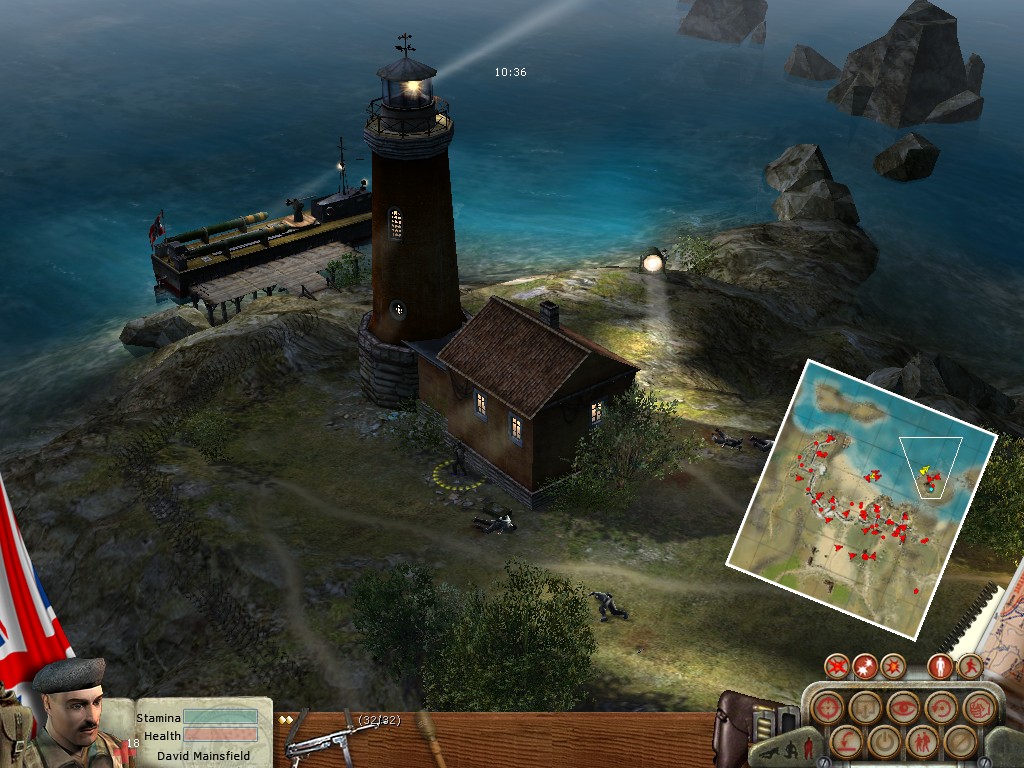
Task: Choose the white twin-burst fire mode
Action: (866, 665)
